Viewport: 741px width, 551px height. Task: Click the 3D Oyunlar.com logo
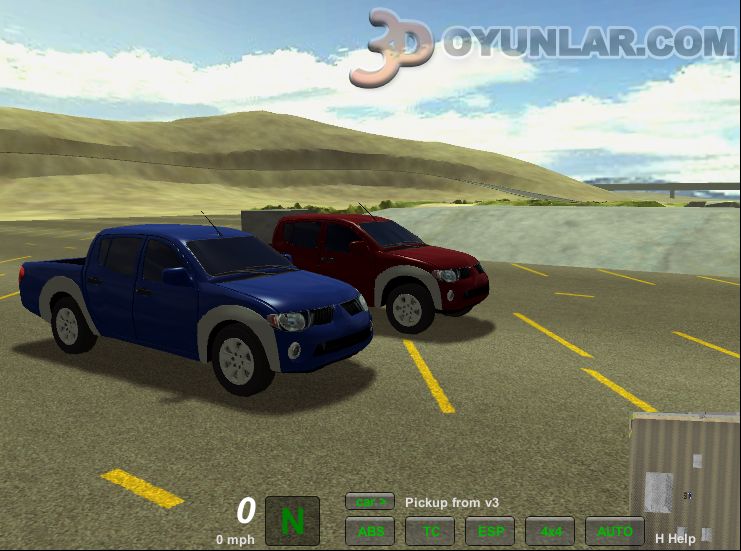pos(543,45)
